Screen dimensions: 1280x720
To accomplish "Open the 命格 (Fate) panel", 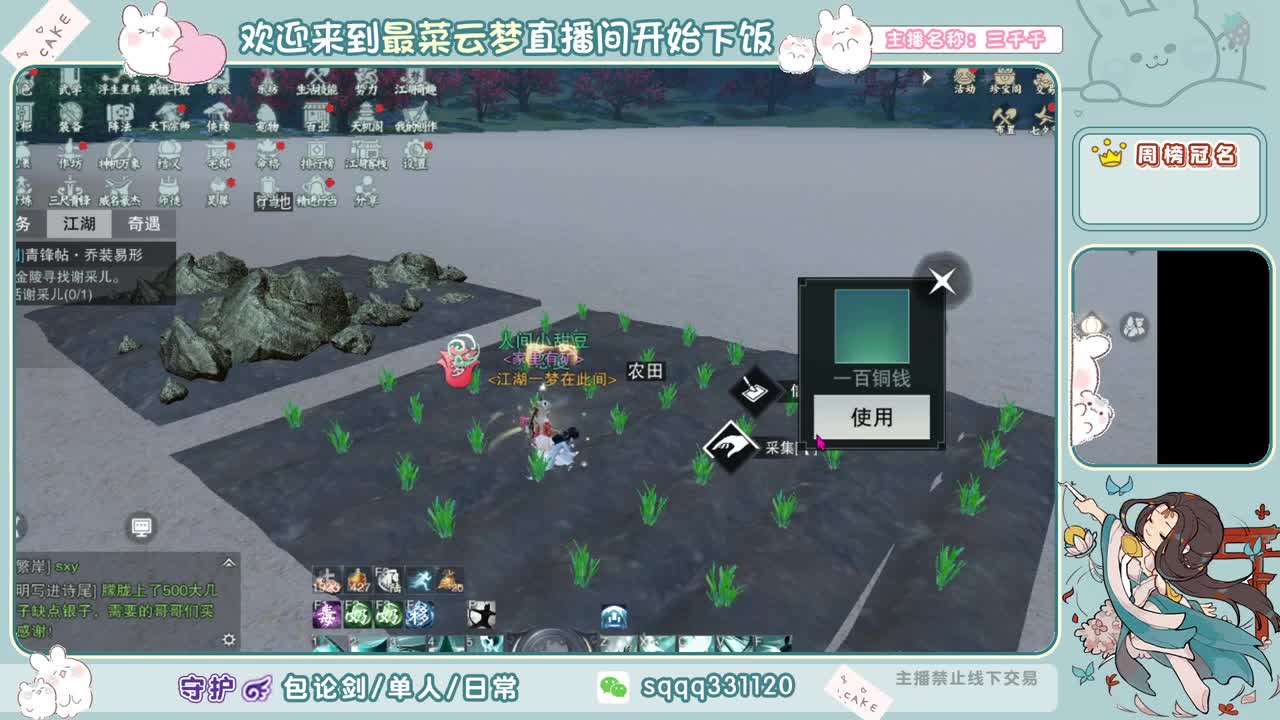I will point(267,152).
